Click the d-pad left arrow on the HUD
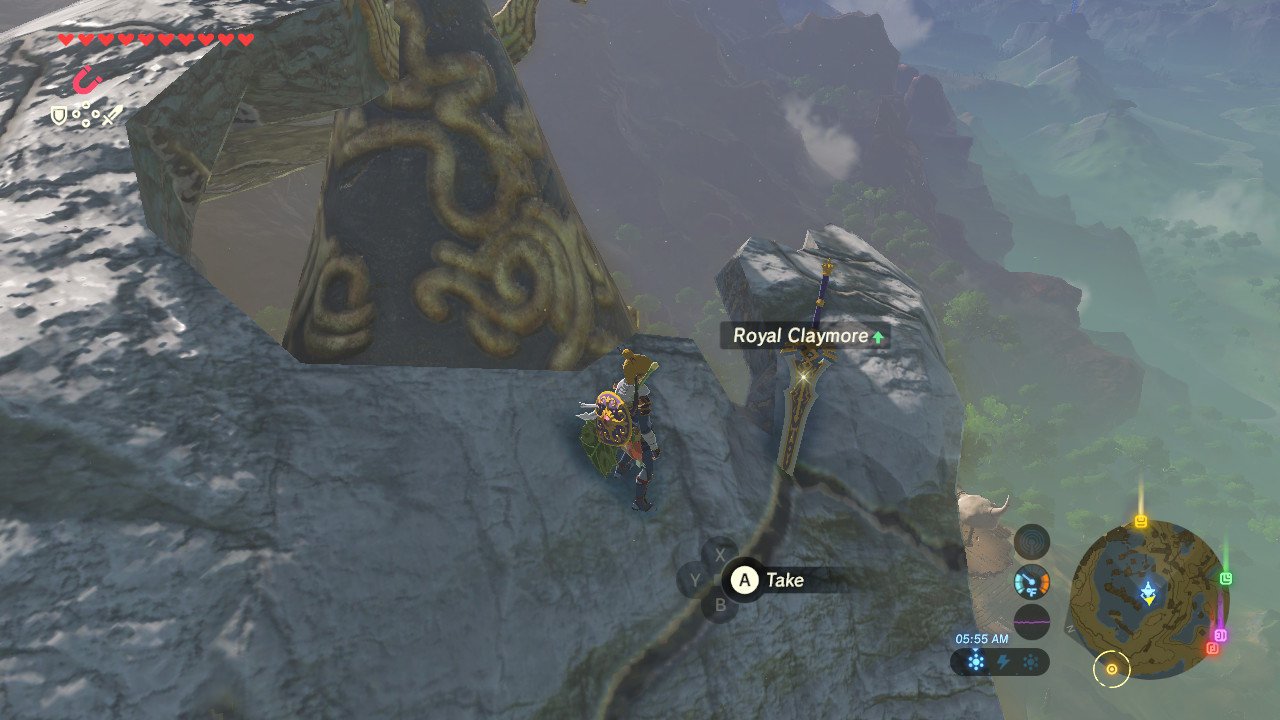Image resolution: width=1280 pixels, height=720 pixels. [x=76, y=114]
